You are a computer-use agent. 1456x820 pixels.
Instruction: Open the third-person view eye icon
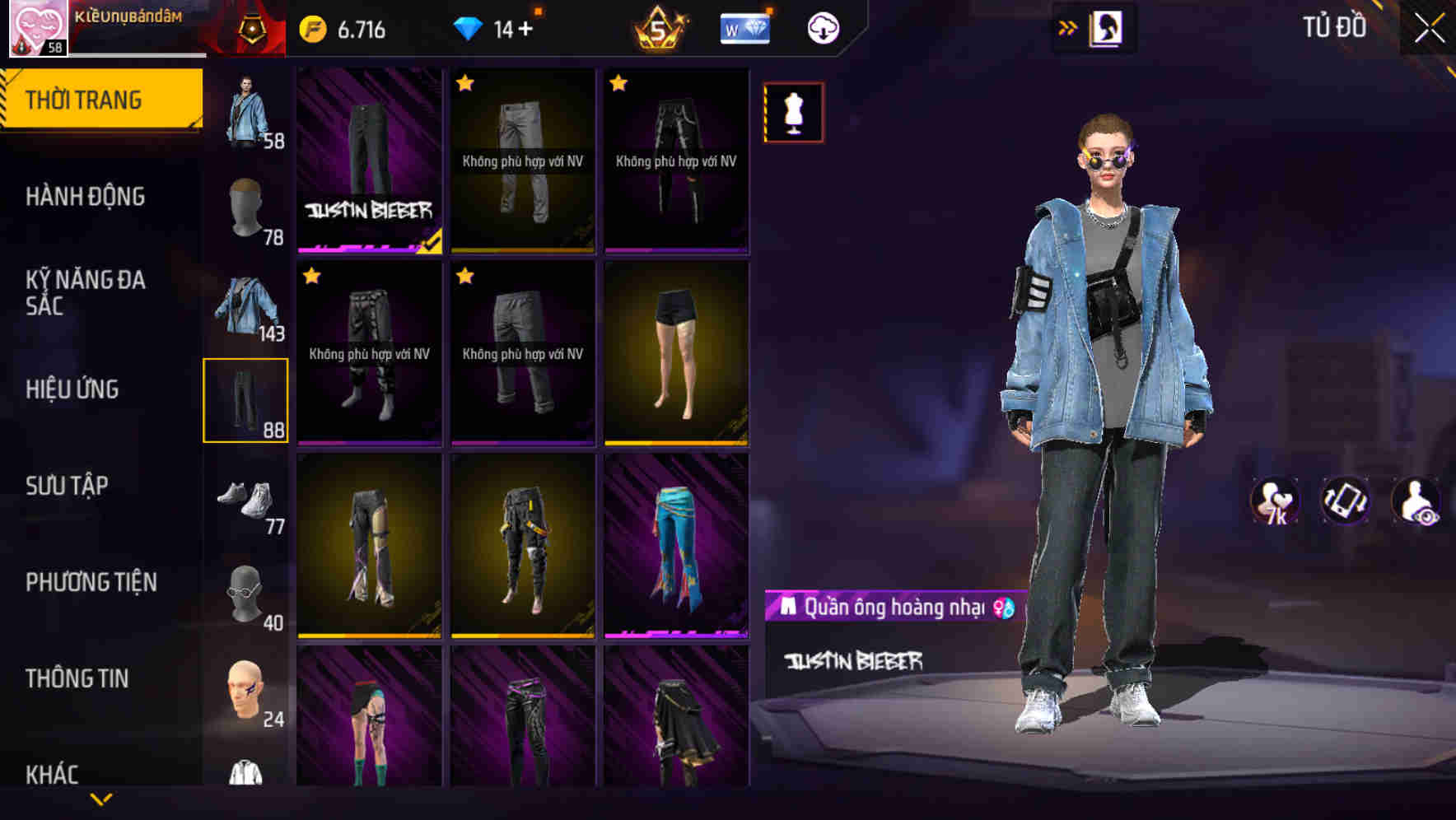1413,501
